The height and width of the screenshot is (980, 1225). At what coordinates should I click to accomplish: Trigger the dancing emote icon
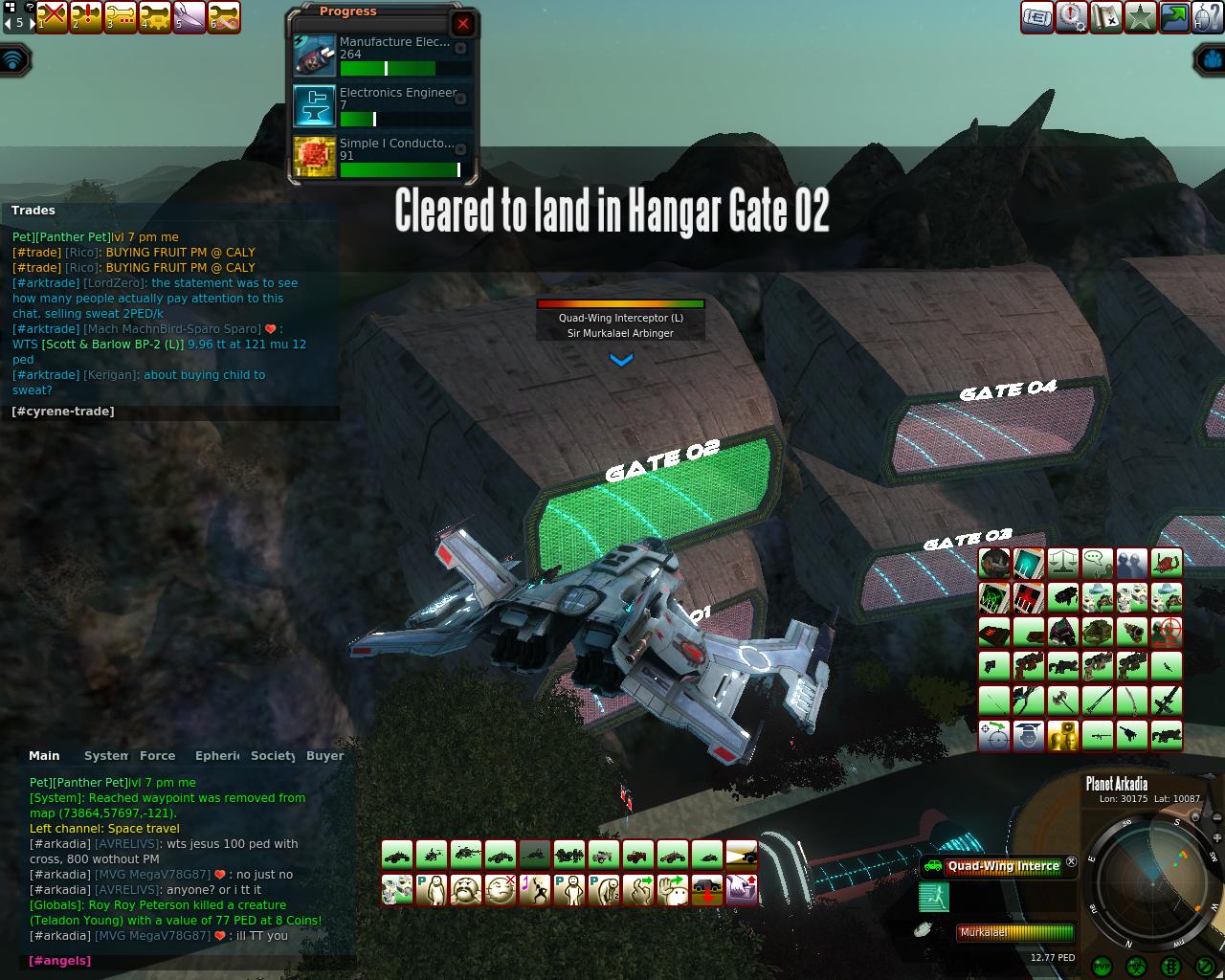point(535,890)
